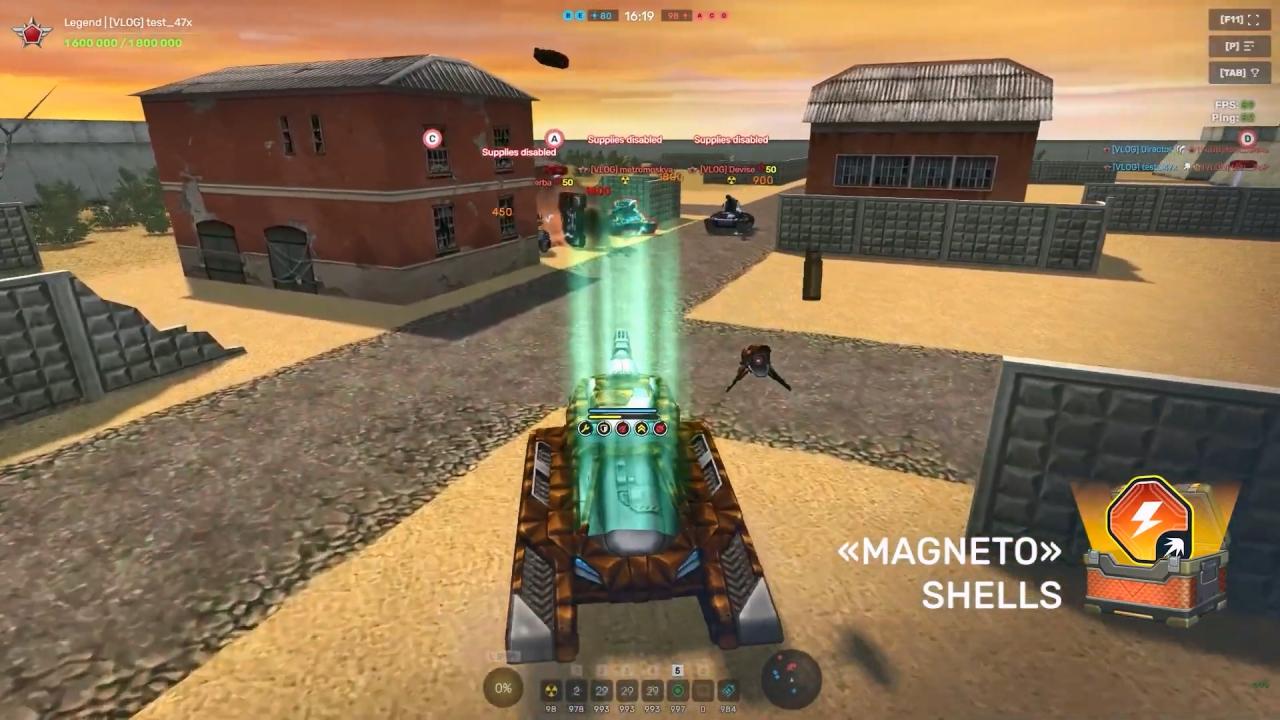Viewport: 1280px width, 720px height.
Task: Open the pause menu button labeled P
Action: coord(1239,46)
